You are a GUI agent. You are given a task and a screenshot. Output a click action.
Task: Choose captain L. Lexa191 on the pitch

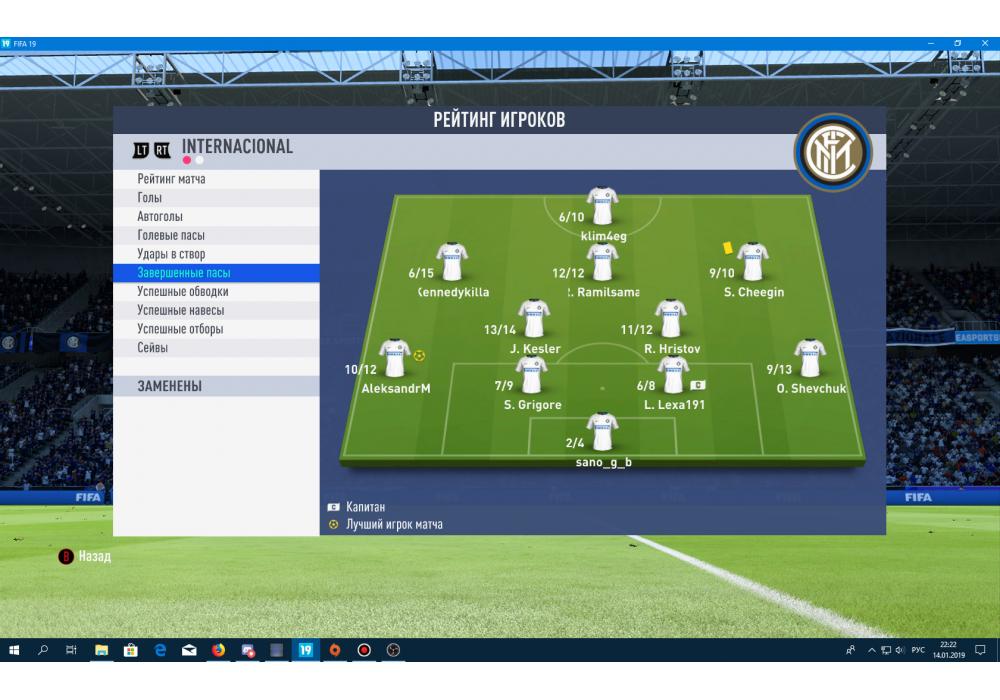tap(673, 376)
